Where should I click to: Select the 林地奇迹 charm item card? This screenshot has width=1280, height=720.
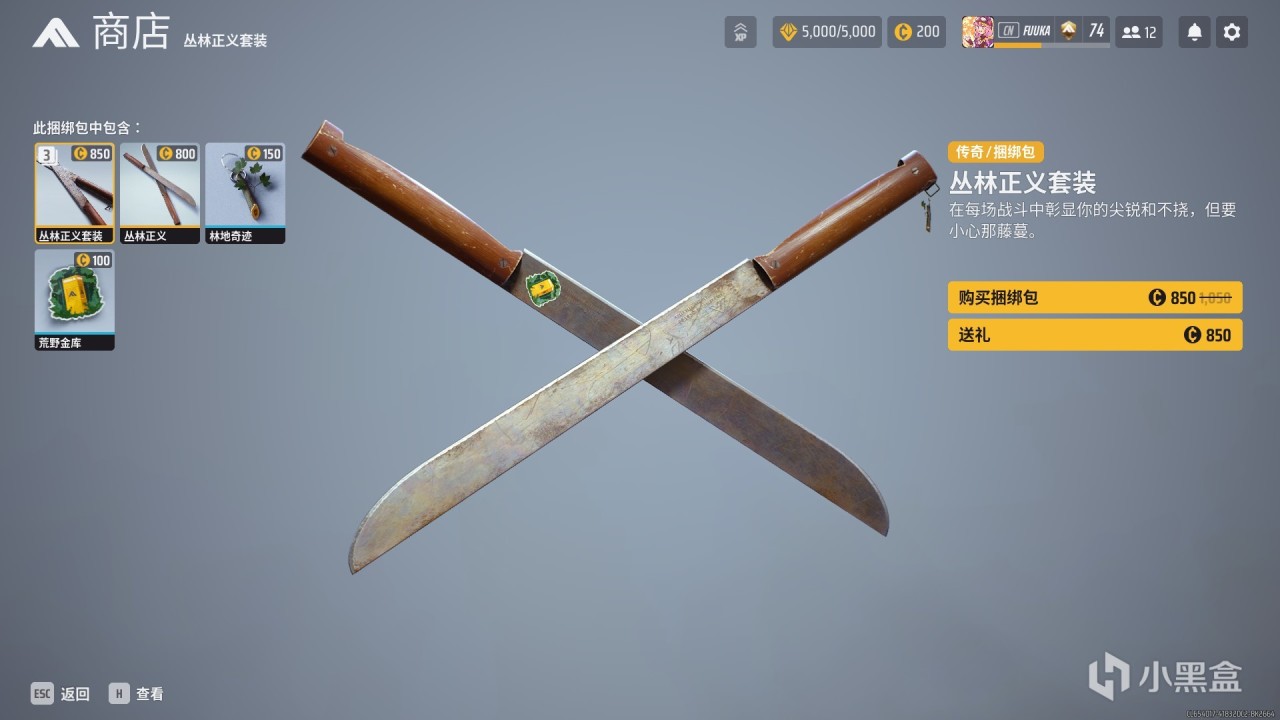(244, 190)
